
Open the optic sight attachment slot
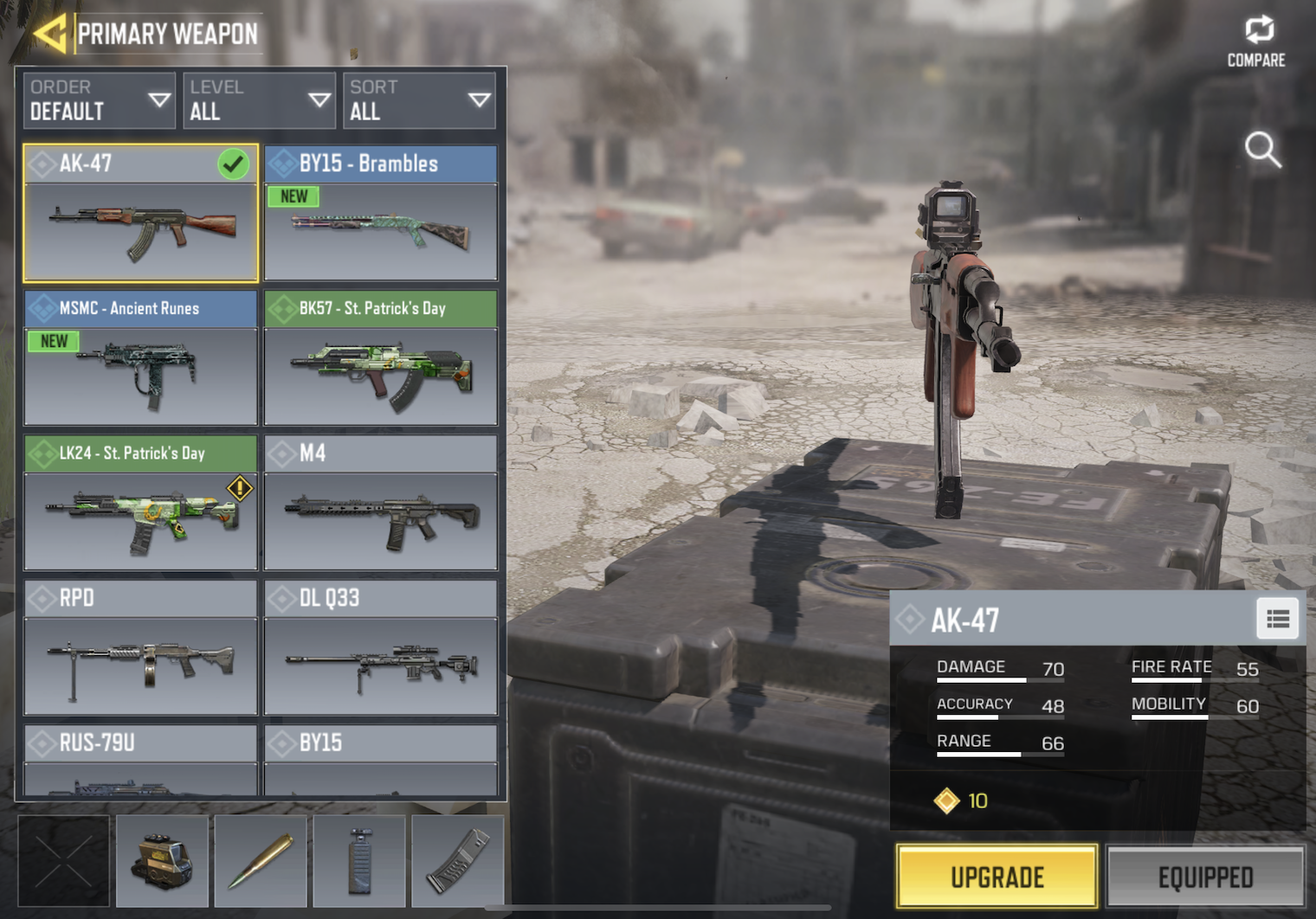click(162, 861)
